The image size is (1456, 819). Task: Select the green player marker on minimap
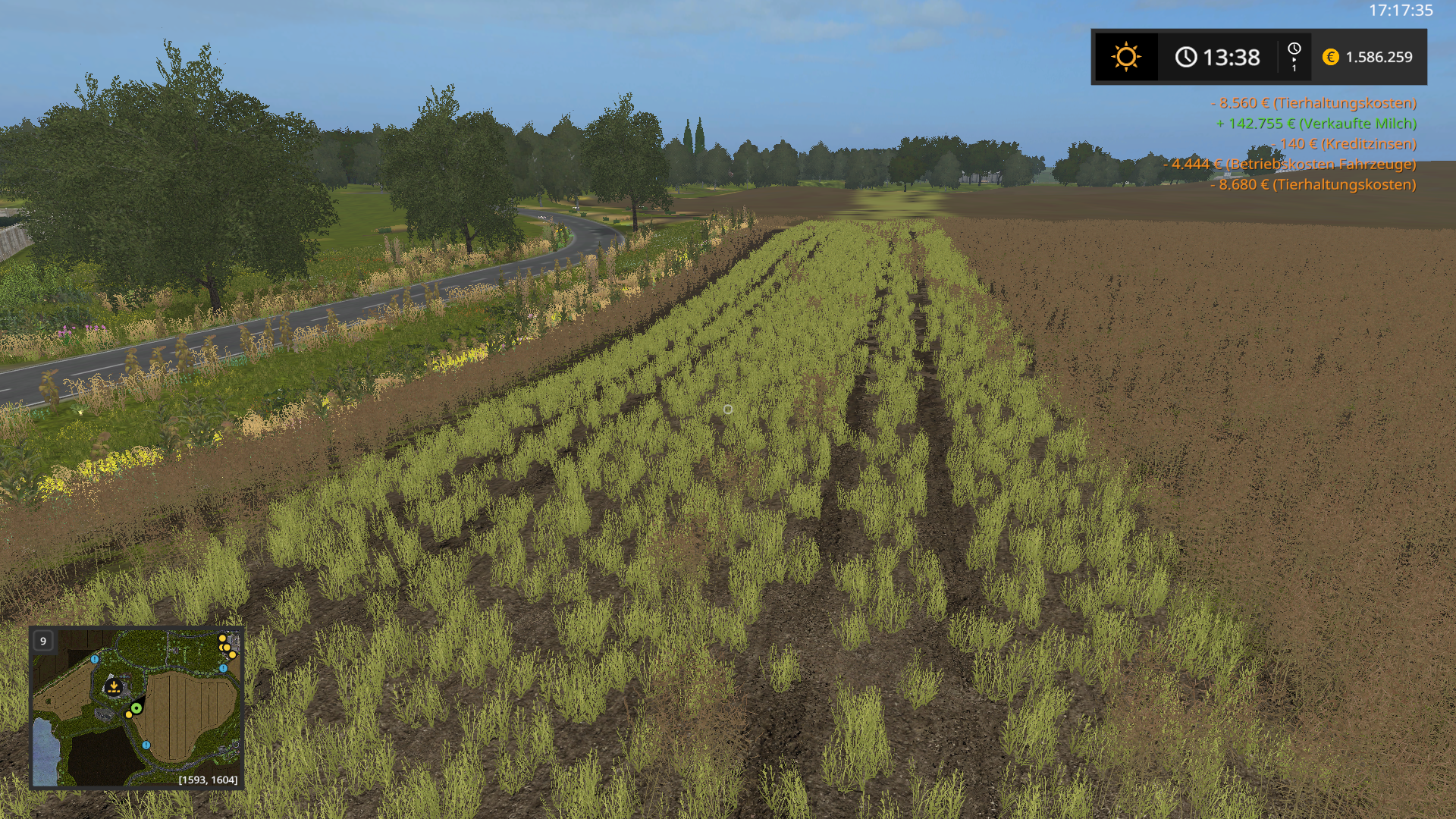click(x=136, y=708)
